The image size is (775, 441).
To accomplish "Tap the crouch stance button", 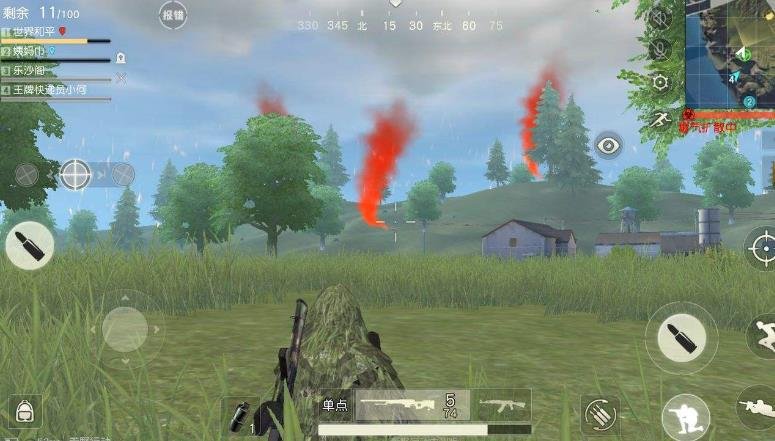I will point(685,416).
